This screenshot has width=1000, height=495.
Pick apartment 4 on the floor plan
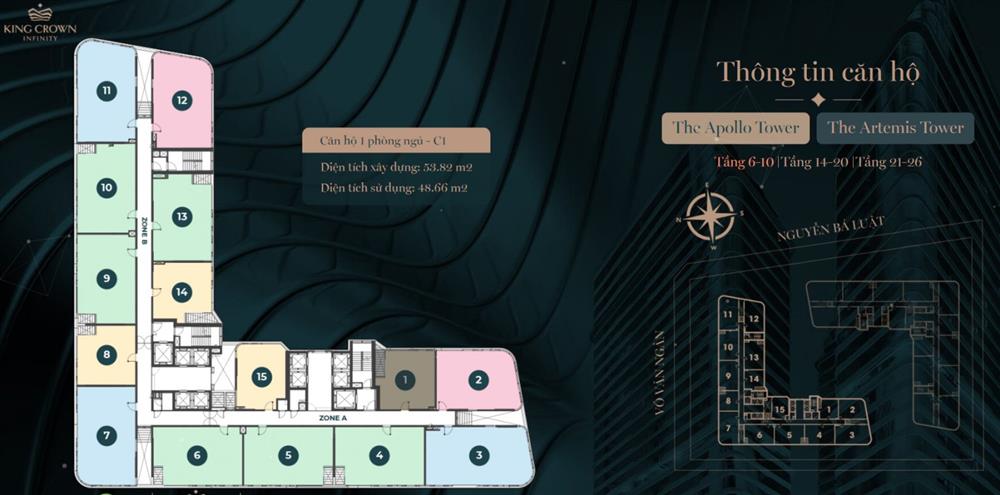[x=378, y=455]
